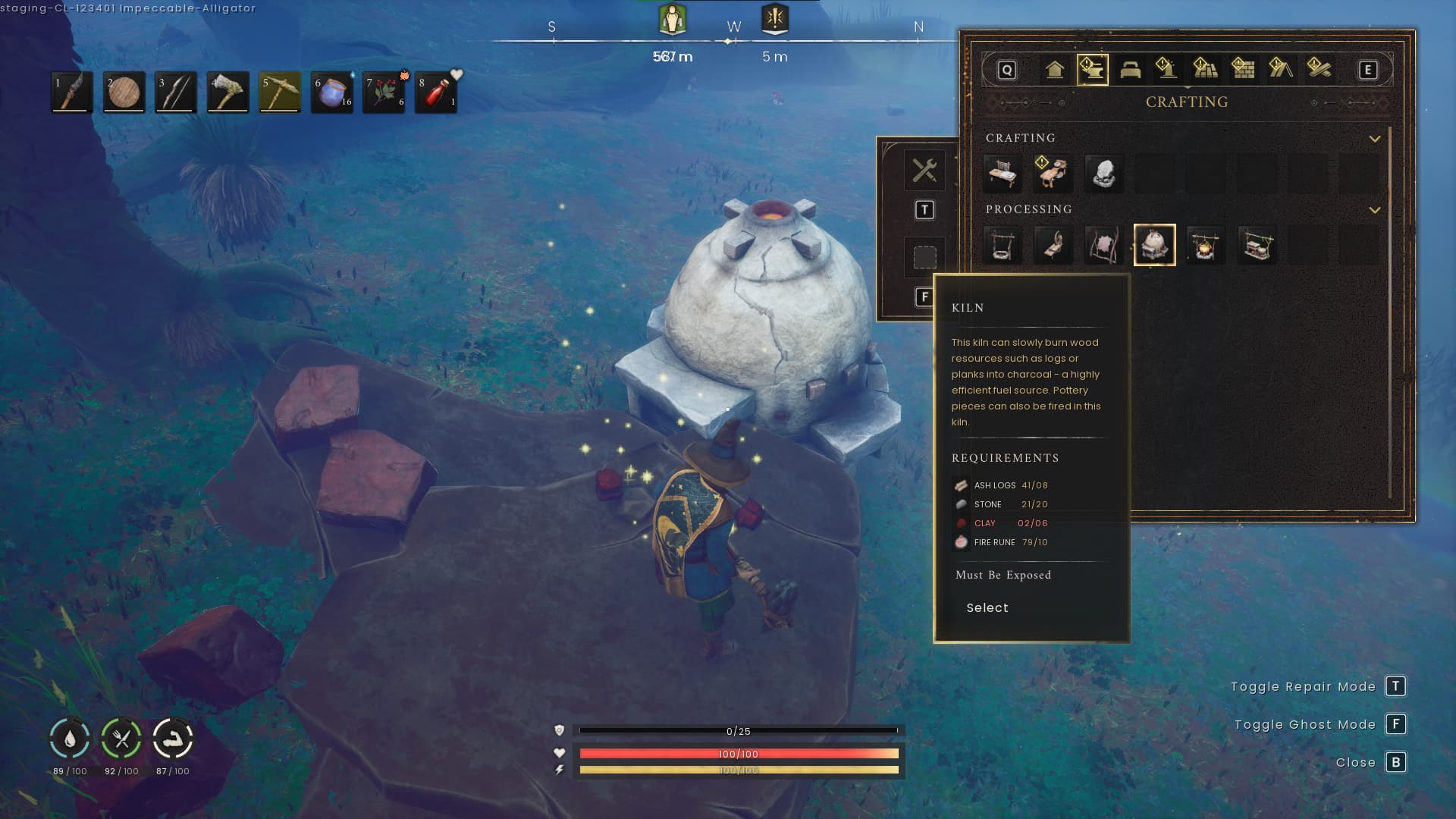Select the wooden round shield slot
This screenshot has height=819, width=1456.
(x=124, y=93)
